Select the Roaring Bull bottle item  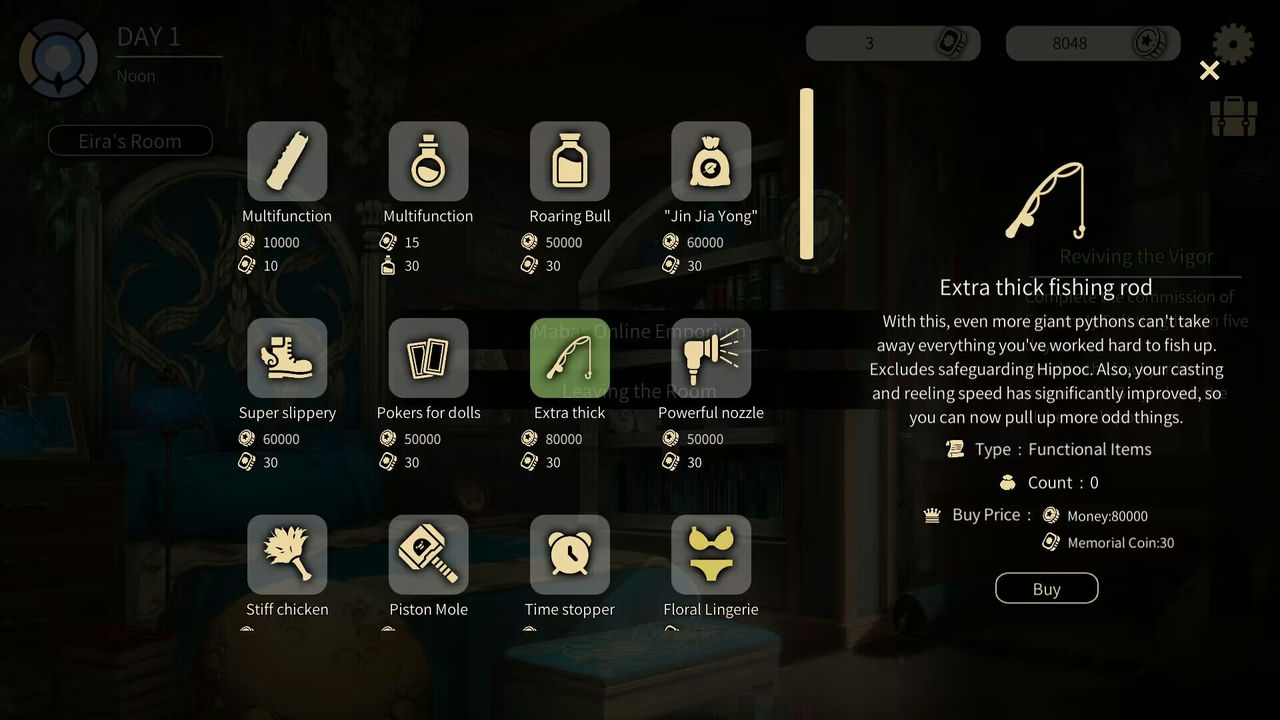click(569, 161)
